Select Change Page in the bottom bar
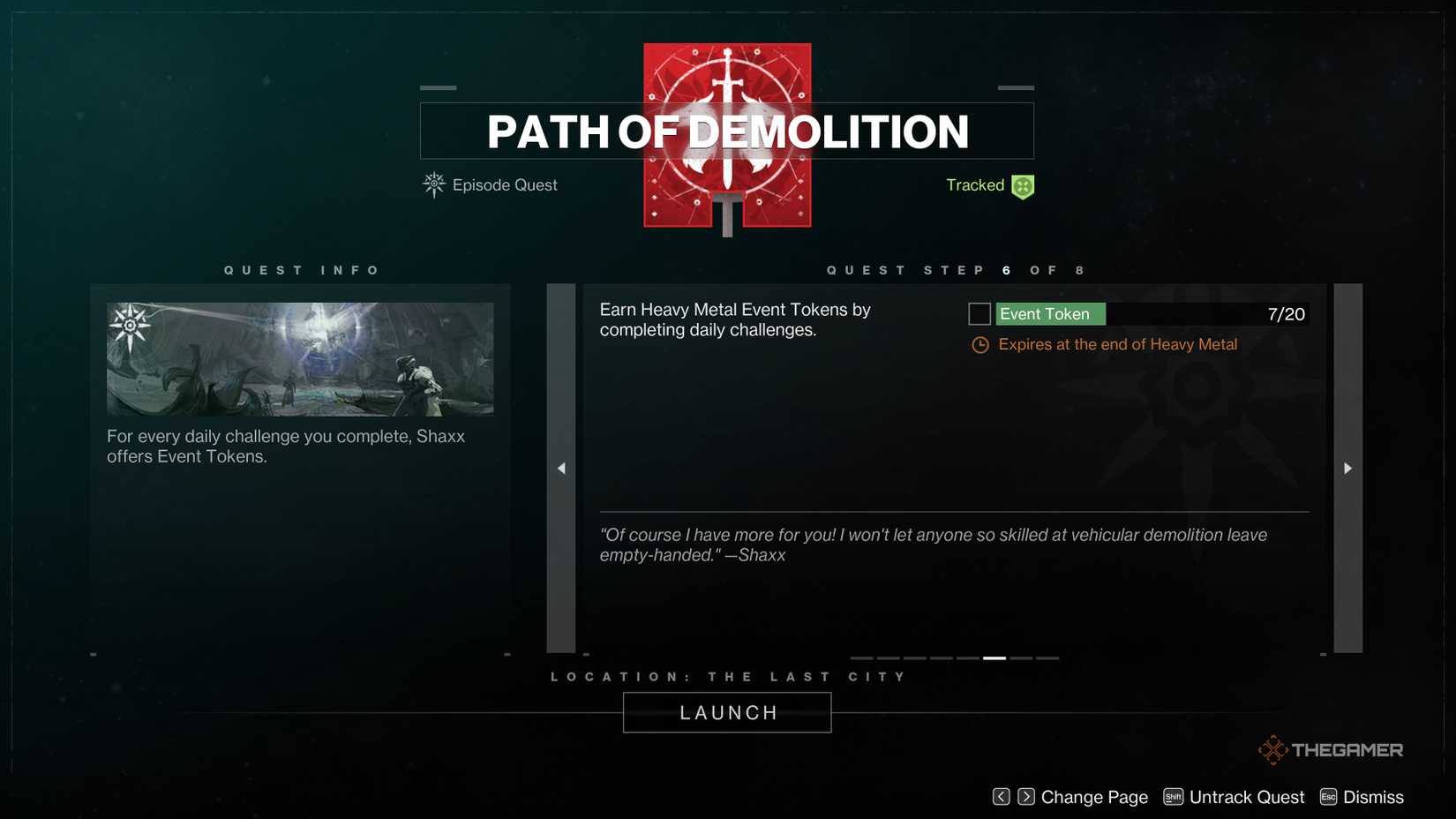 (1094, 796)
